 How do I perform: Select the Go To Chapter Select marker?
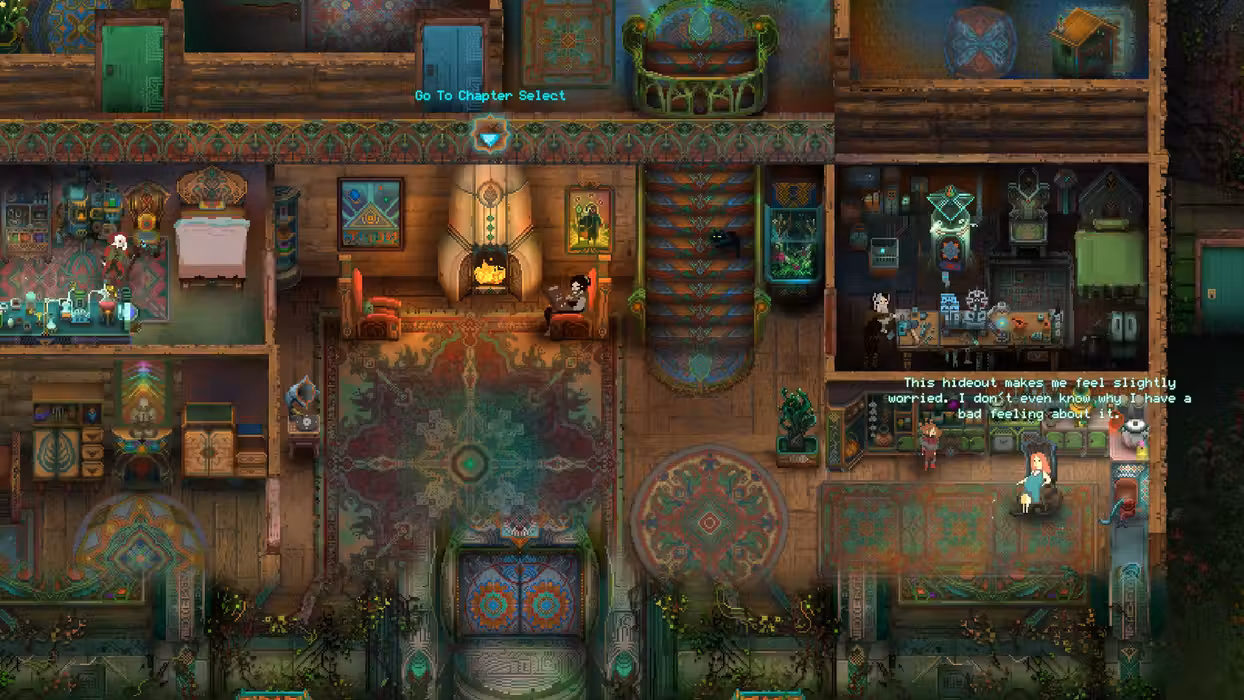(490, 136)
